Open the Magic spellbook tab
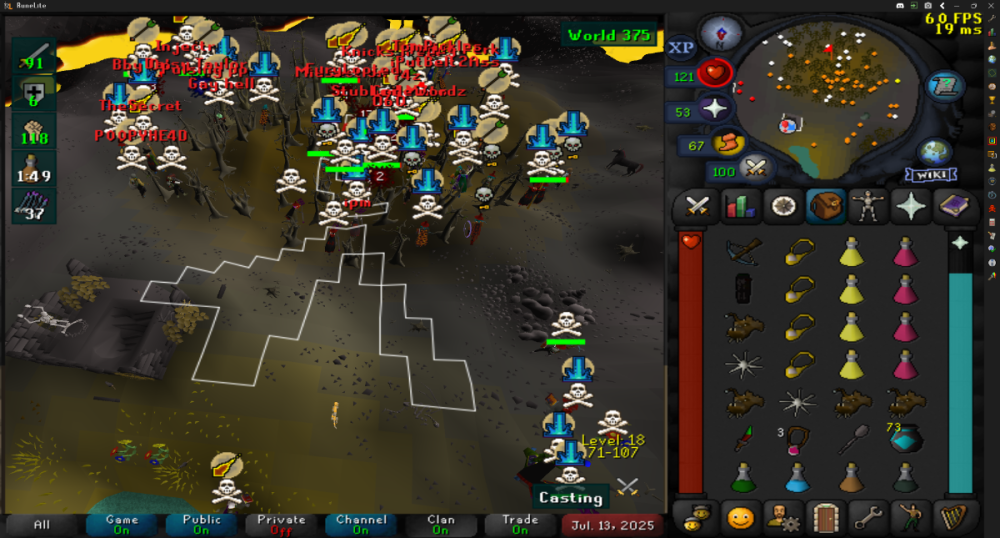 pyautogui.click(x=954, y=207)
